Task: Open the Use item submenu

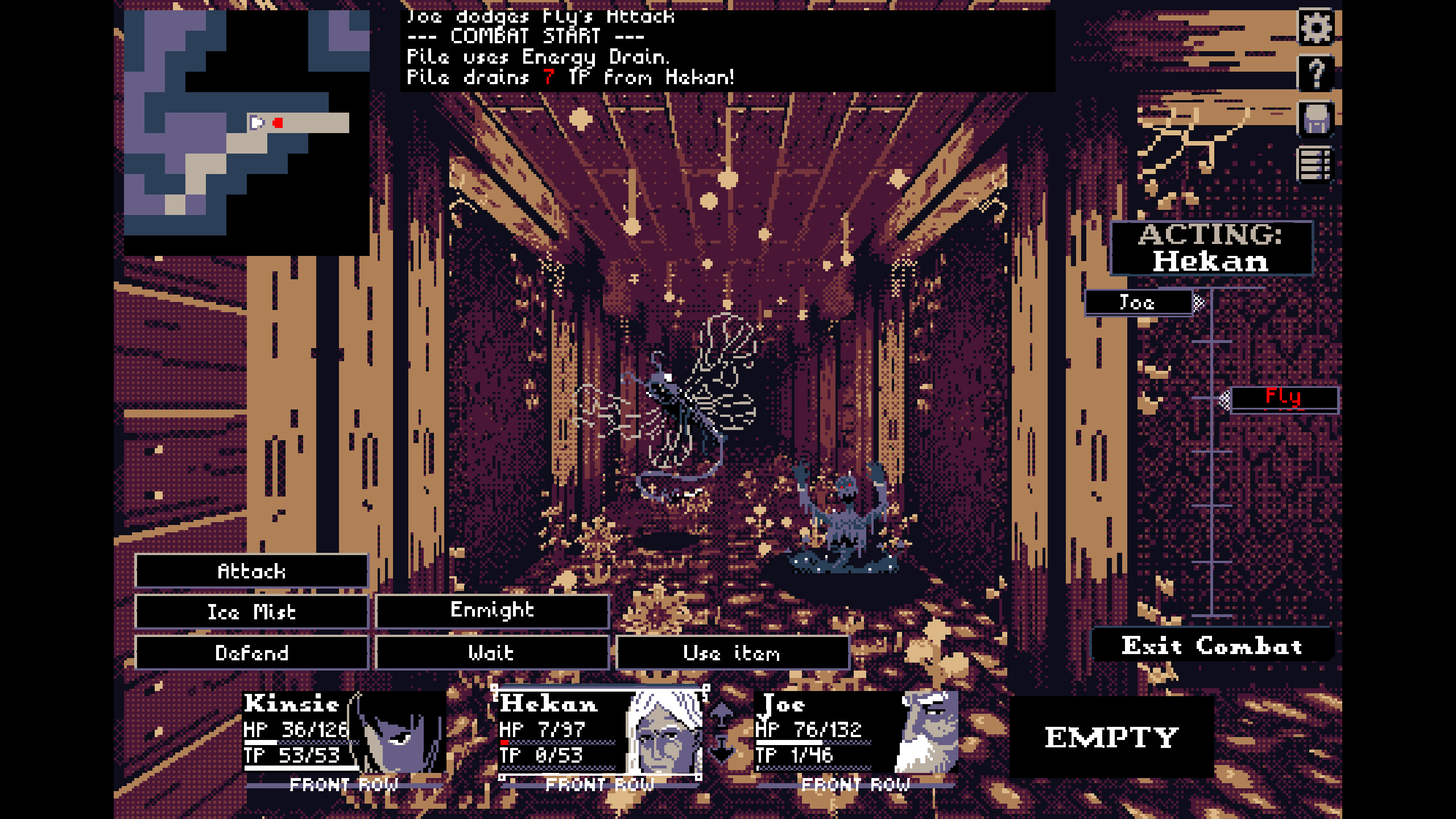Action: pyautogui.click(x=731, y=653)
